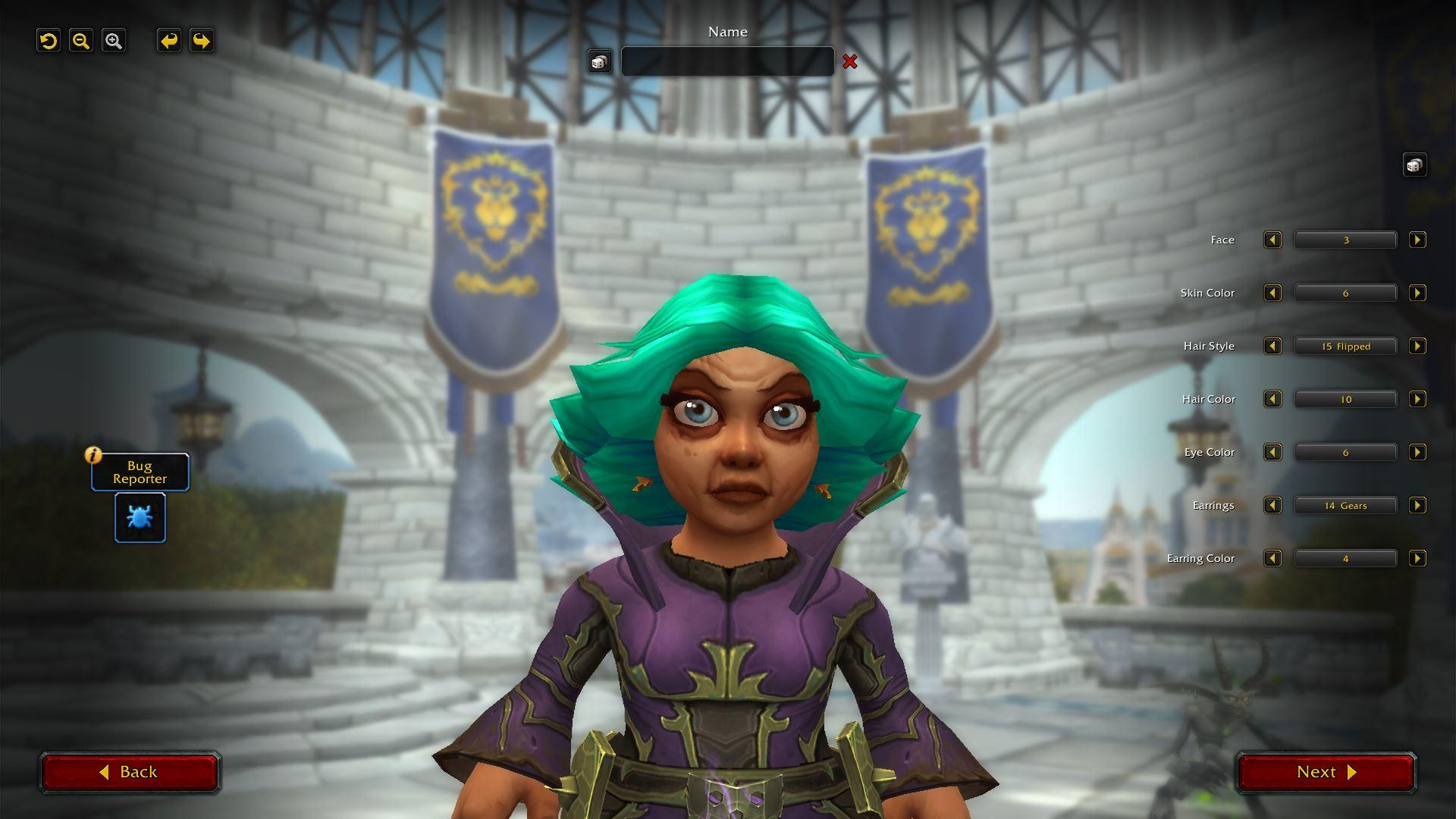Step back to the previous Skin Color

(1272, 293)
